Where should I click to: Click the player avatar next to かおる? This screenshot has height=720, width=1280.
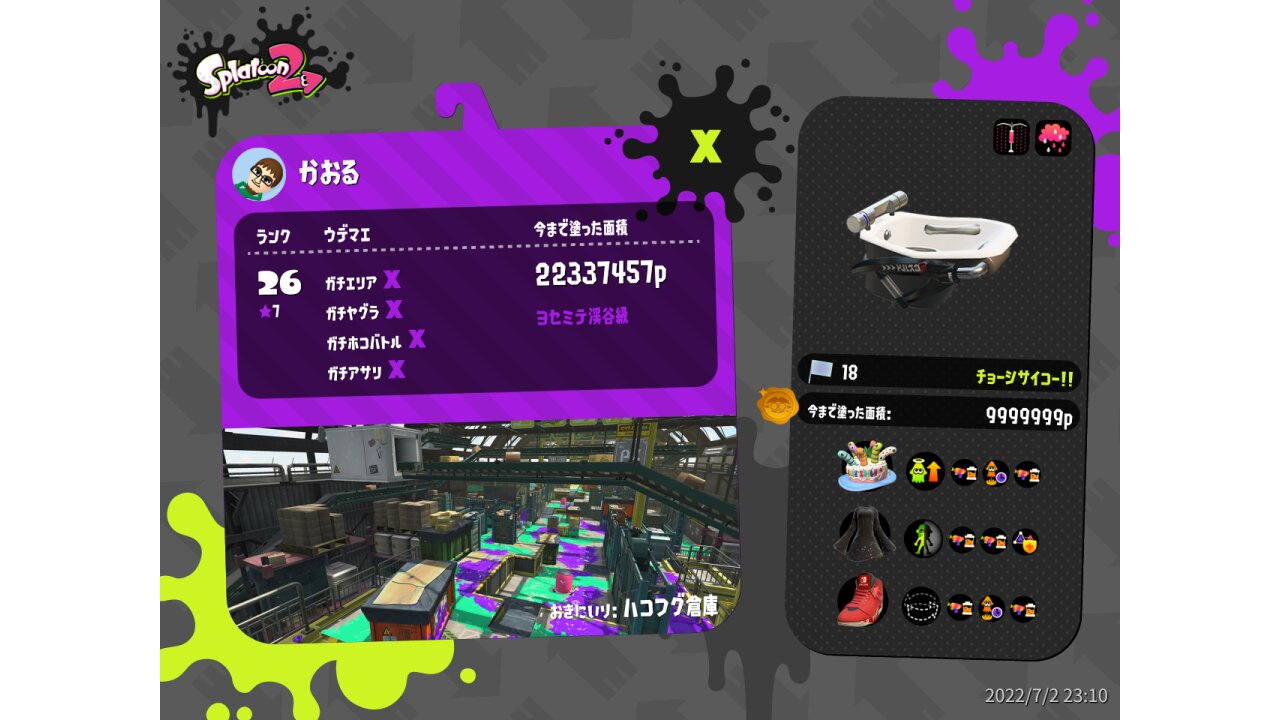258,175
